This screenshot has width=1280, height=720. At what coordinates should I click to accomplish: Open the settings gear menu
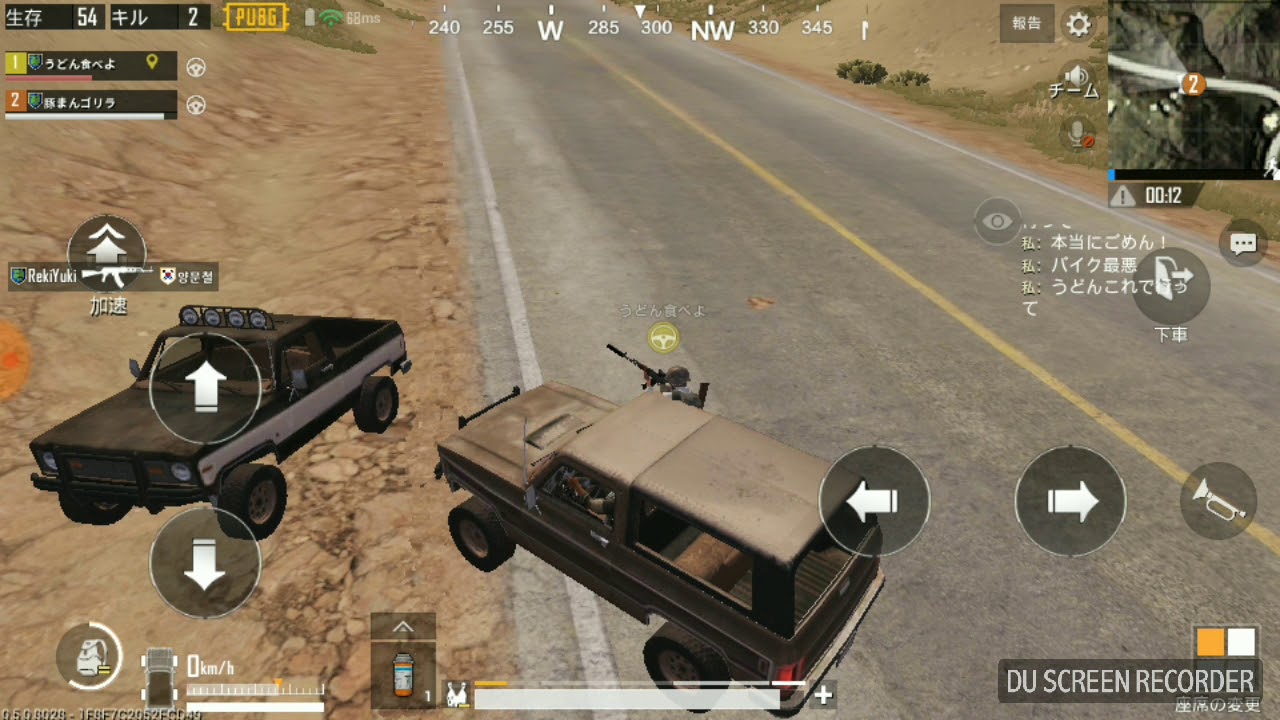(1078, 25)
